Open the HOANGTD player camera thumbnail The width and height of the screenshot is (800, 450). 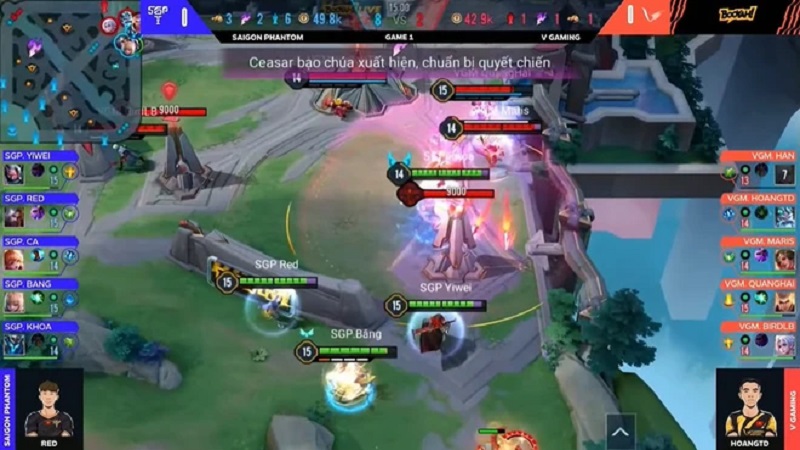pyautogui.click(x=750, y=410)
